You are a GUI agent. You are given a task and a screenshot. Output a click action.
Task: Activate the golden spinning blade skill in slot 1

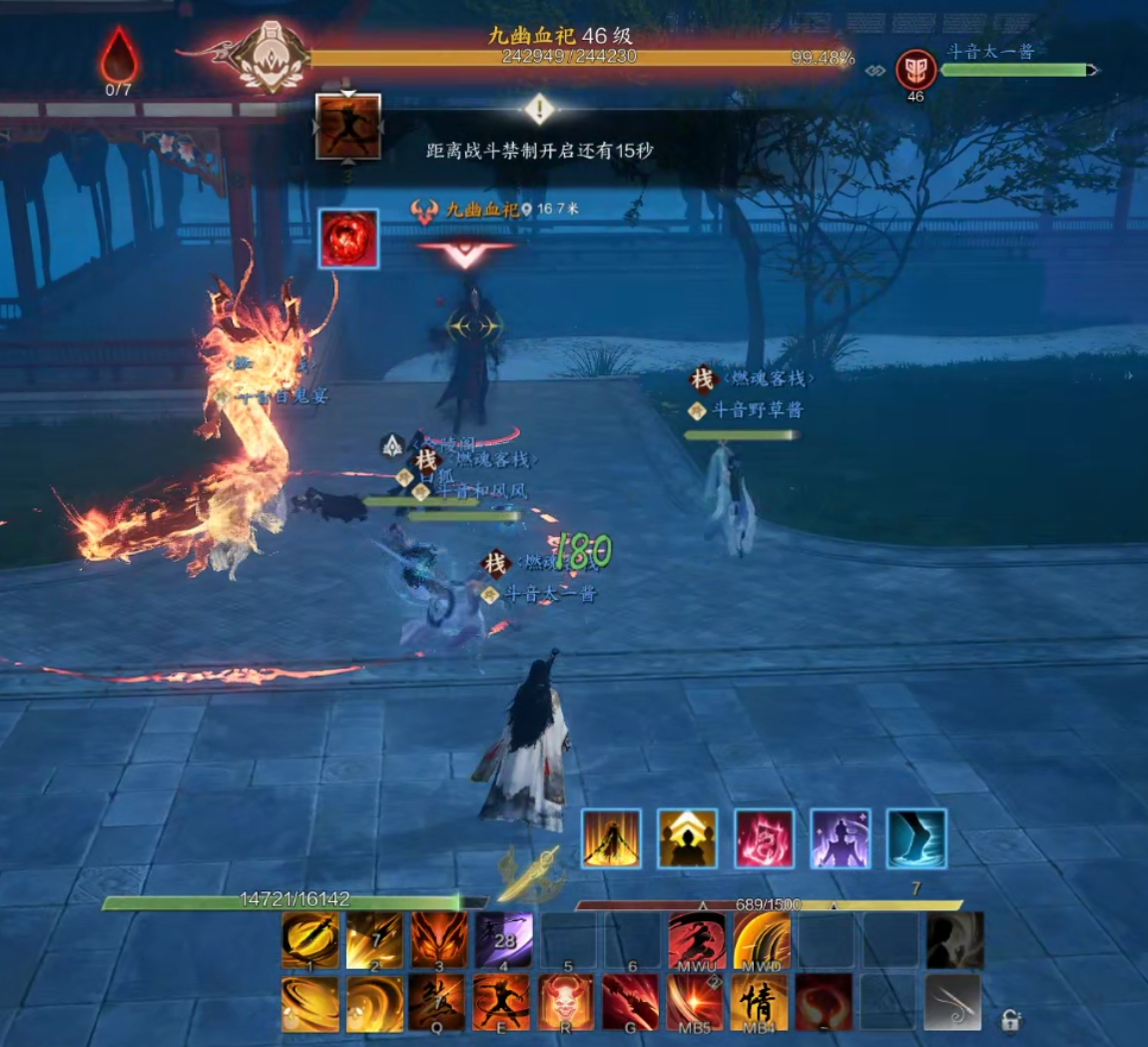(310, 940)
